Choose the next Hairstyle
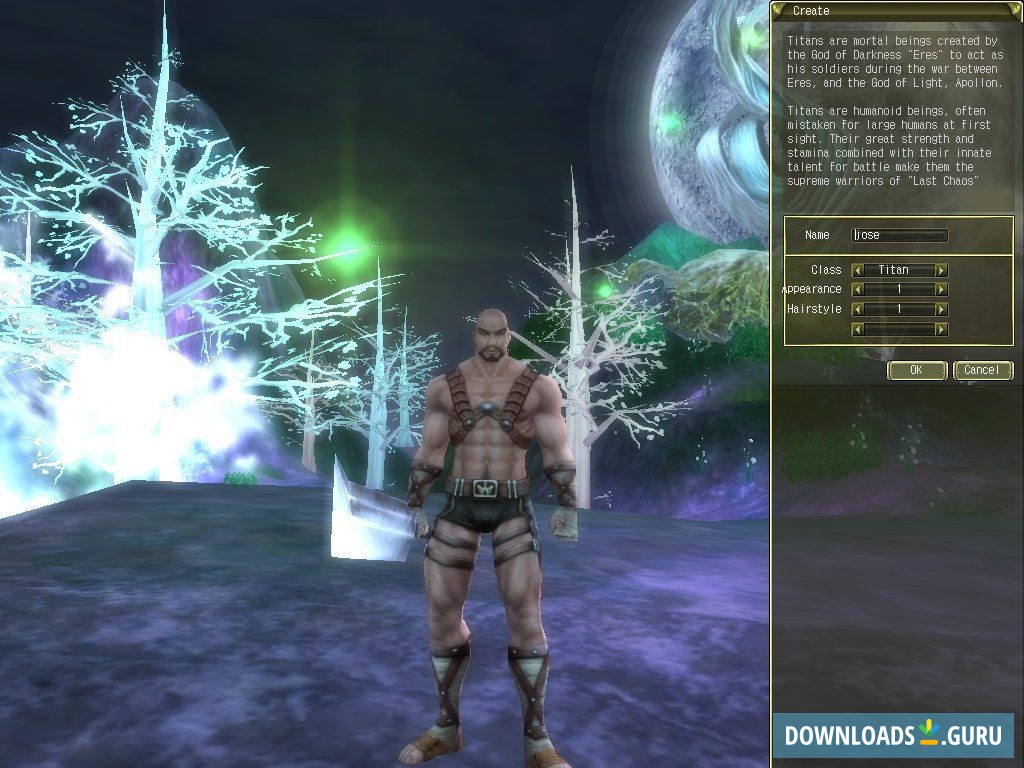Viewport: 1024px width, 768px height. [941, 309]
